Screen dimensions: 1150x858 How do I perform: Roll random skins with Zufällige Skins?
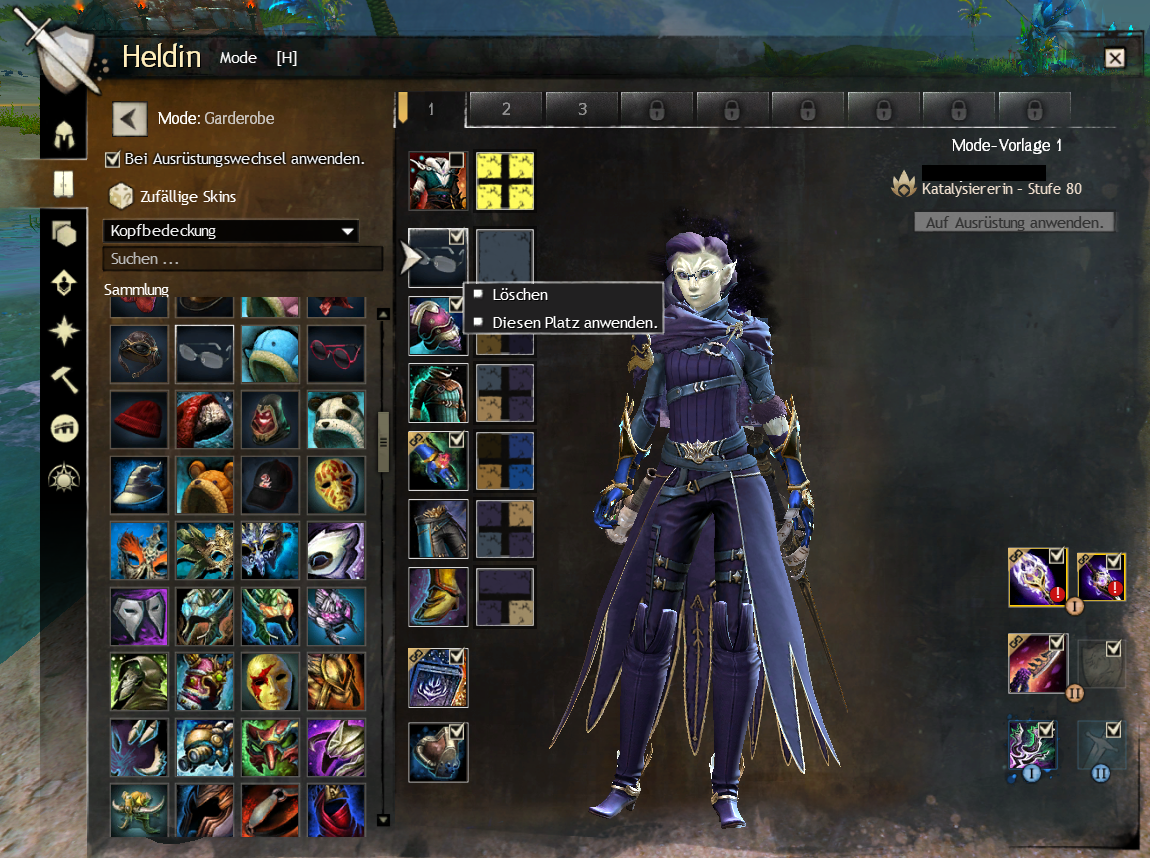tap(120, 196)
